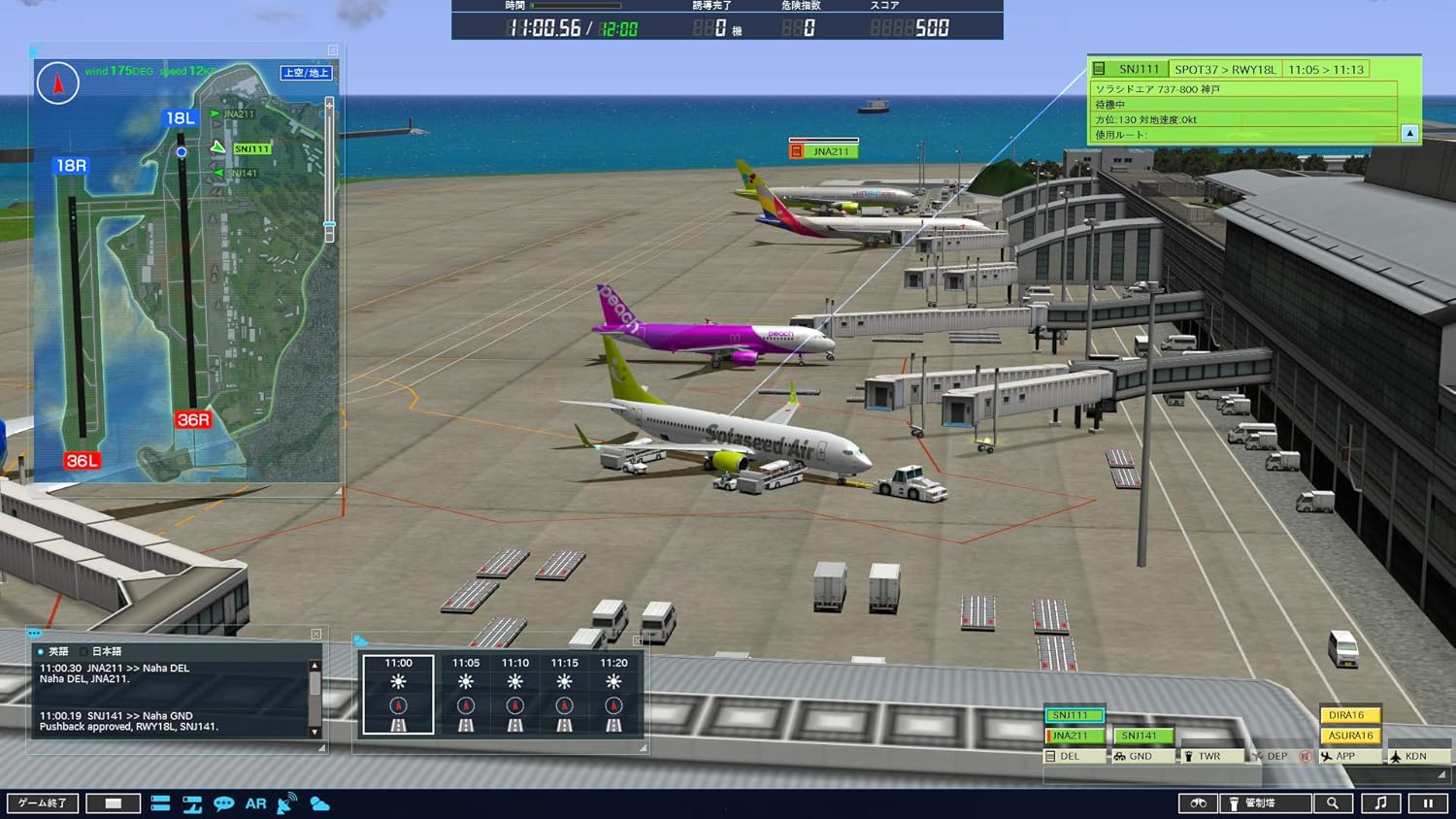The height and width of the screenshot is (819, 1456).
Task: Click the magnifier zoom icon
Action: 1335,803
